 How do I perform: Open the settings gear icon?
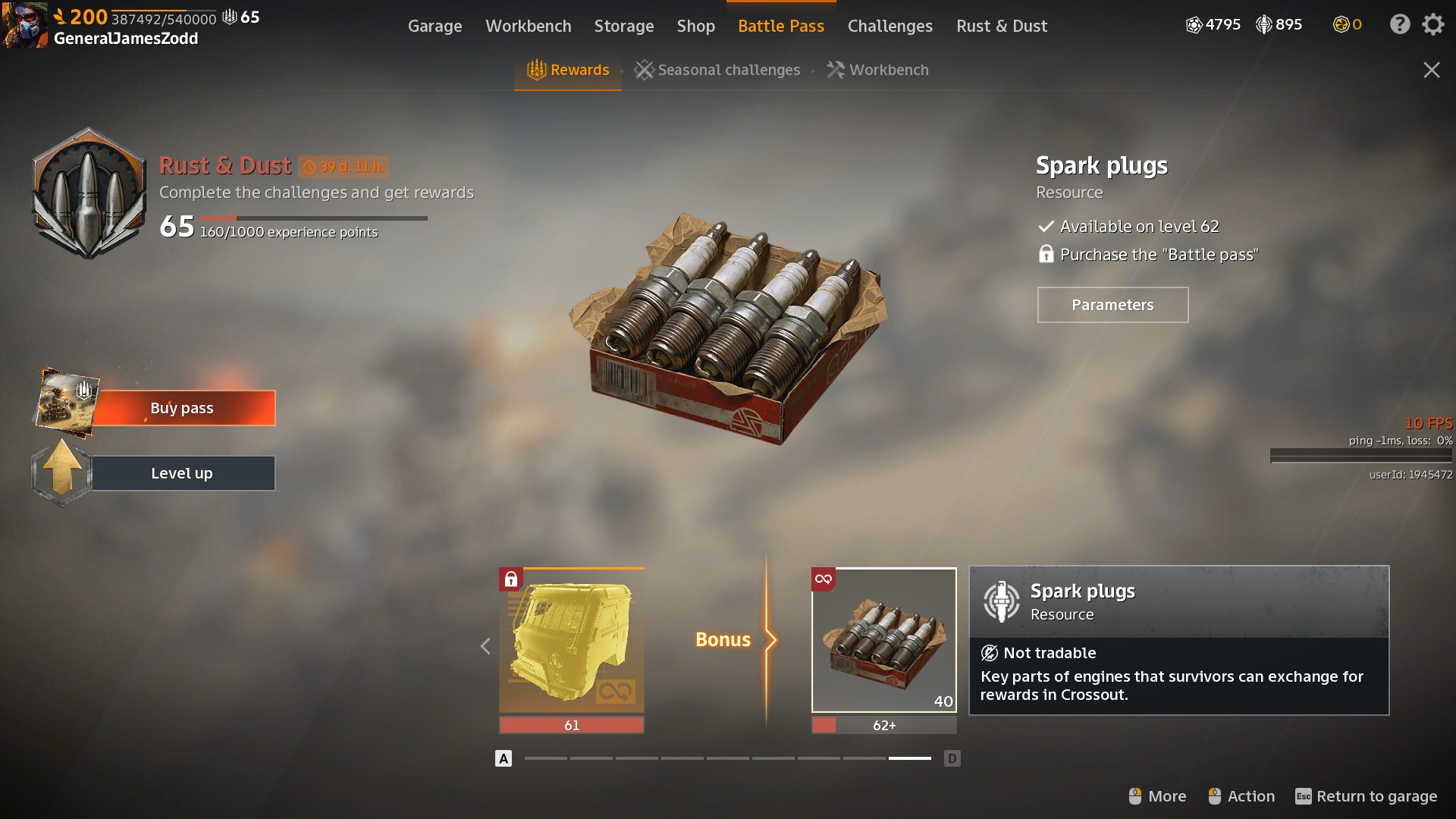click(x=1432, y=24)
